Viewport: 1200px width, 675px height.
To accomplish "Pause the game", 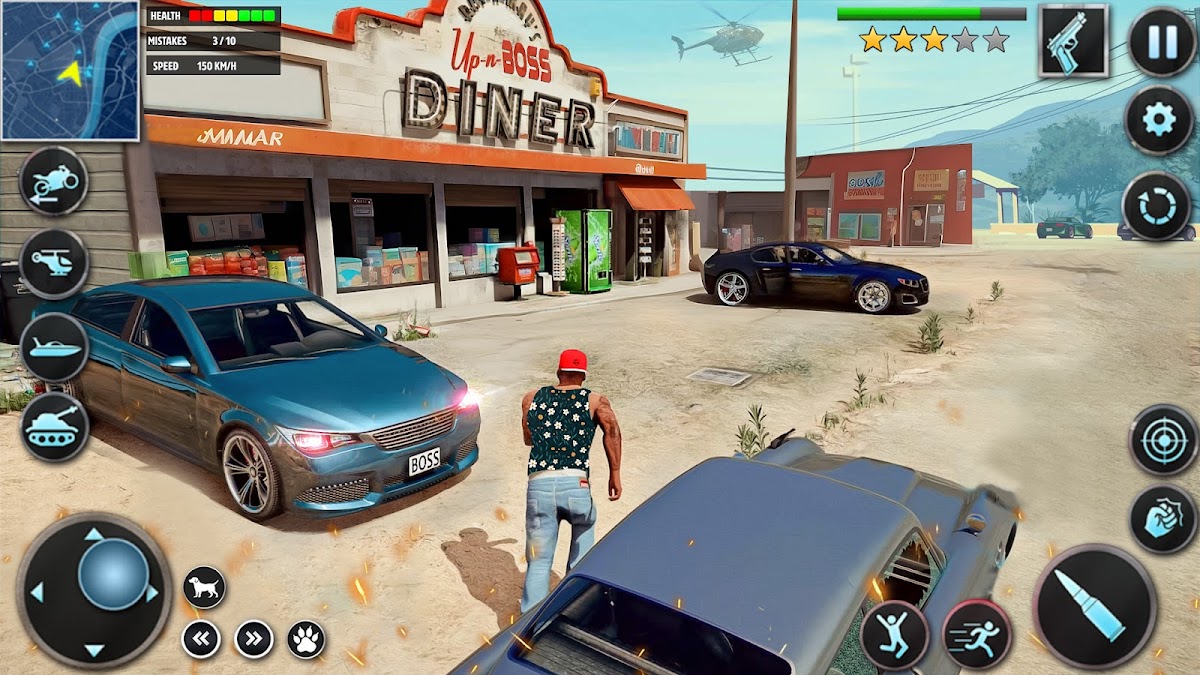I will pyautogui.click(x=1161, y=41).
